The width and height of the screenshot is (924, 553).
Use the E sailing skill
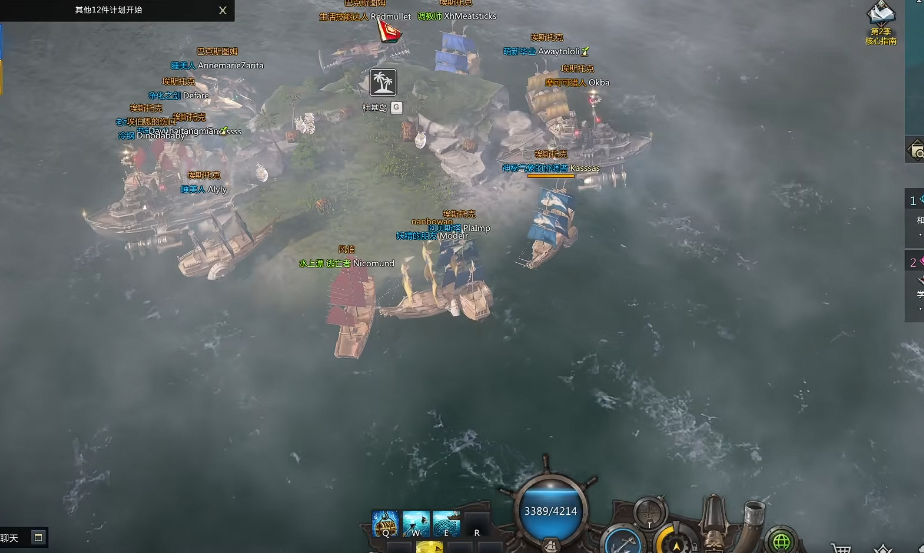coord(446,523)
